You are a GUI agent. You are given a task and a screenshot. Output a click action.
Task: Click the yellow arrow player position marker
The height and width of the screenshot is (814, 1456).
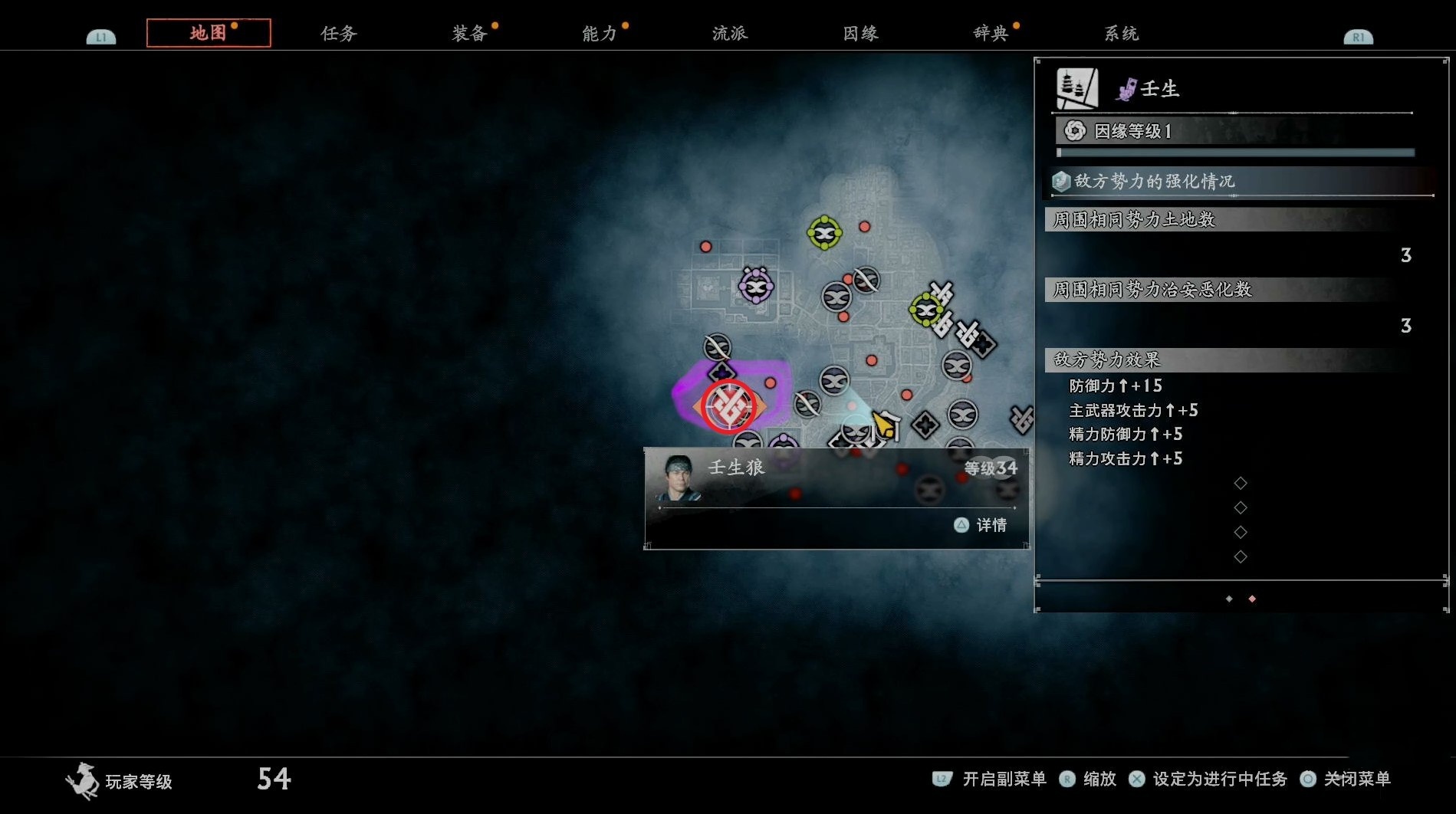point(886,424)
